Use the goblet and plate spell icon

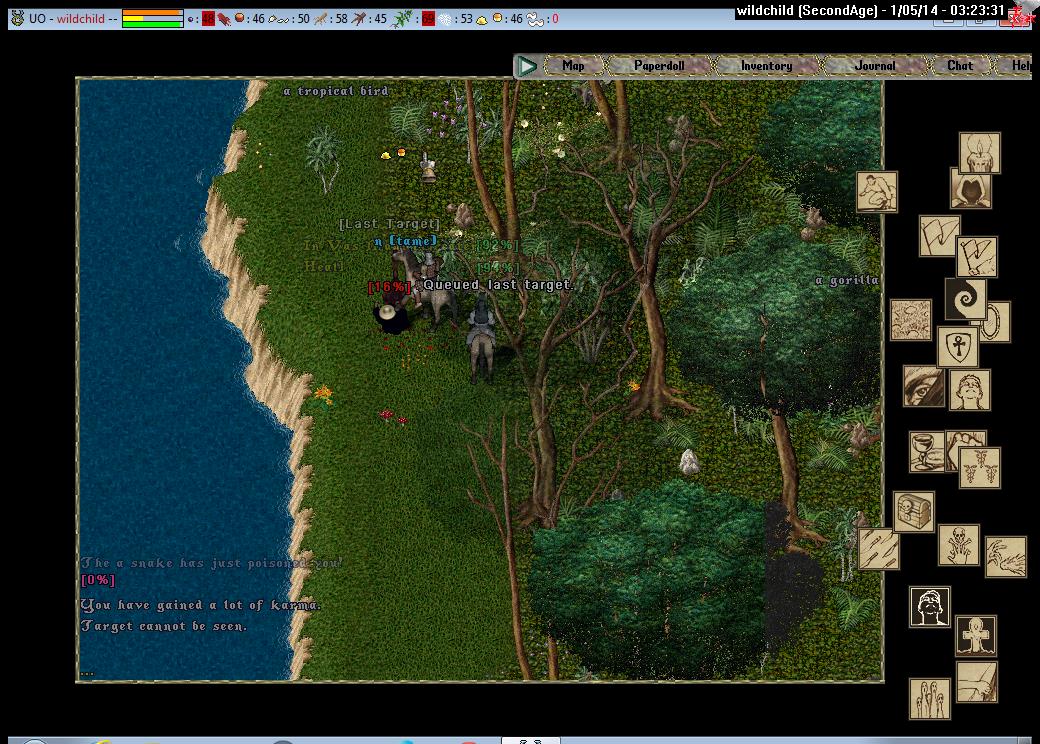(926, 451)
